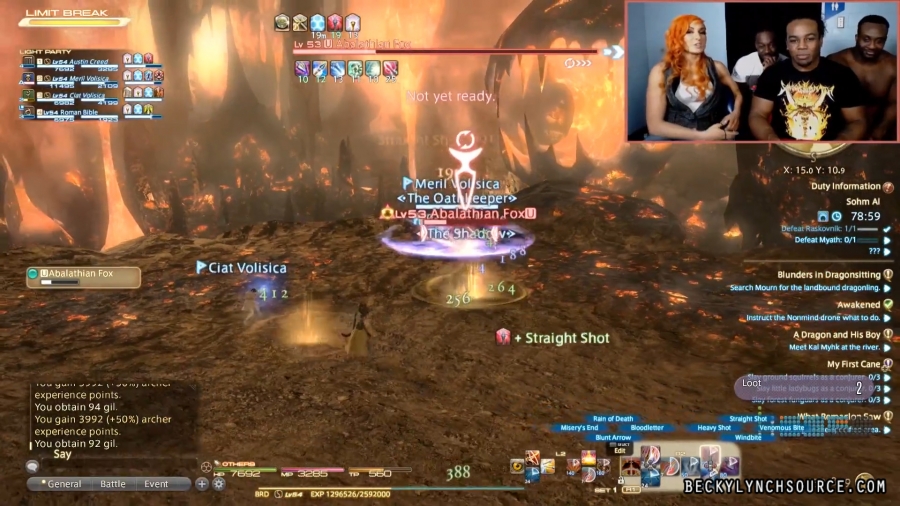900x506 pixels.
Task: Click the chat text input field
Action: coord(110,455)
